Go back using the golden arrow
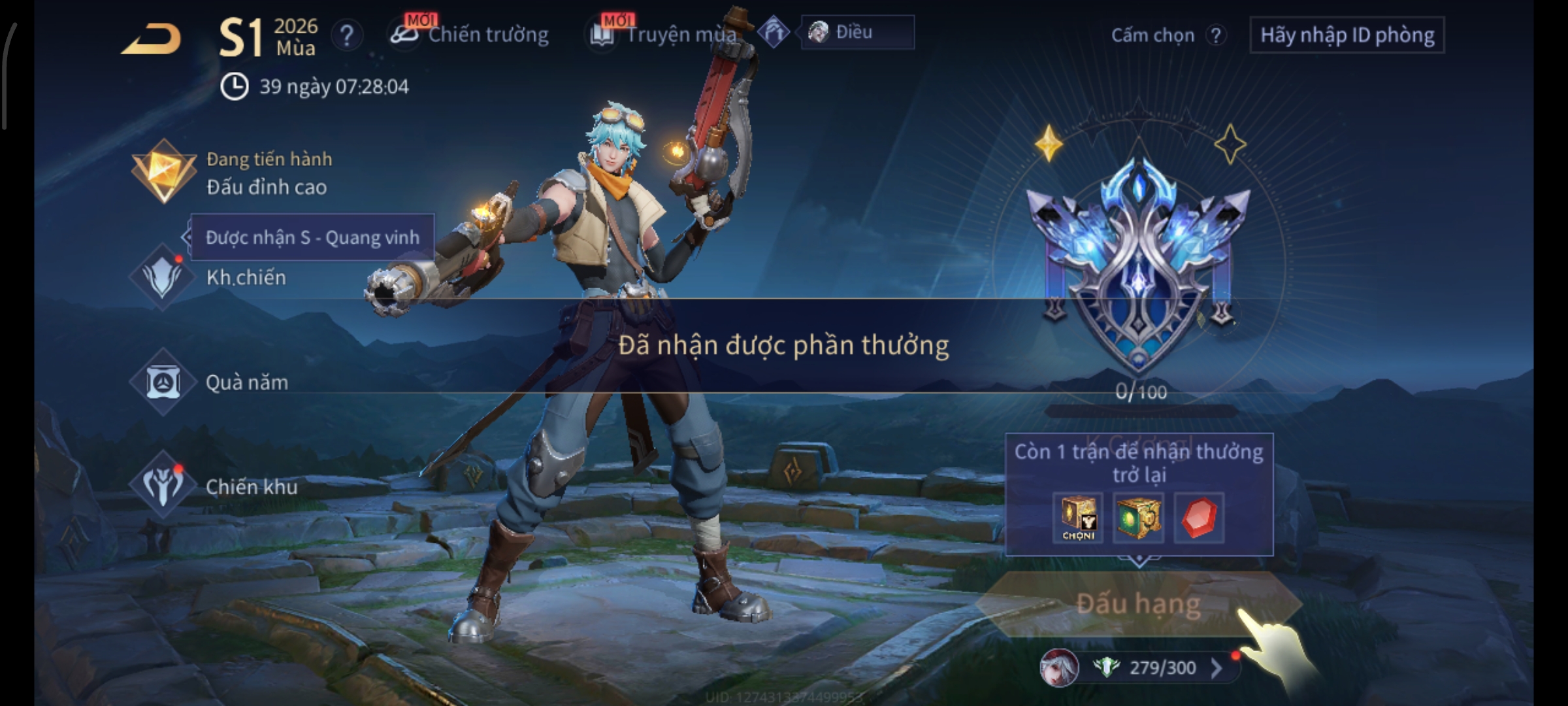 click(152, 38)
